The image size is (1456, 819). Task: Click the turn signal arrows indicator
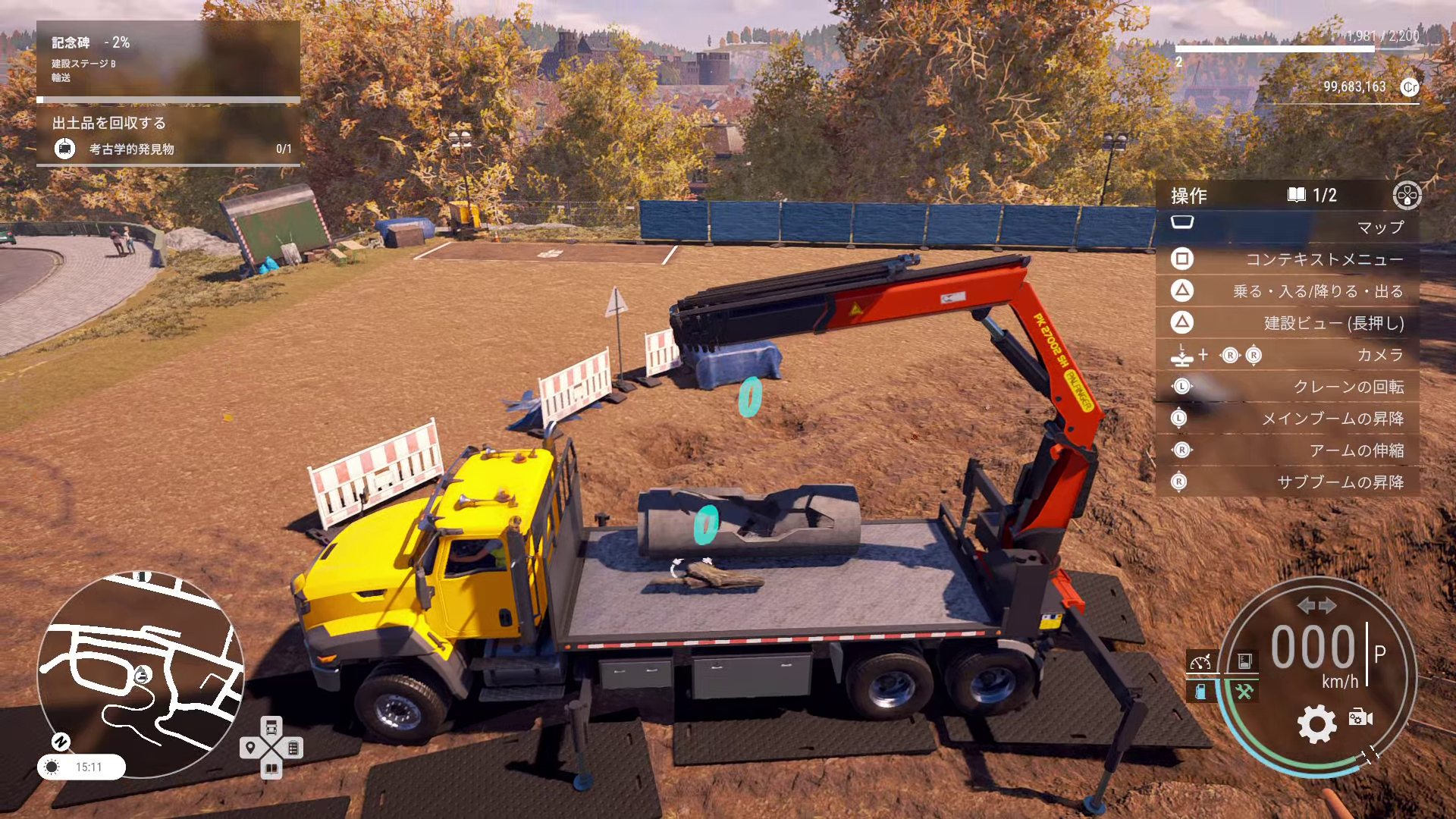click(1316, 605)
